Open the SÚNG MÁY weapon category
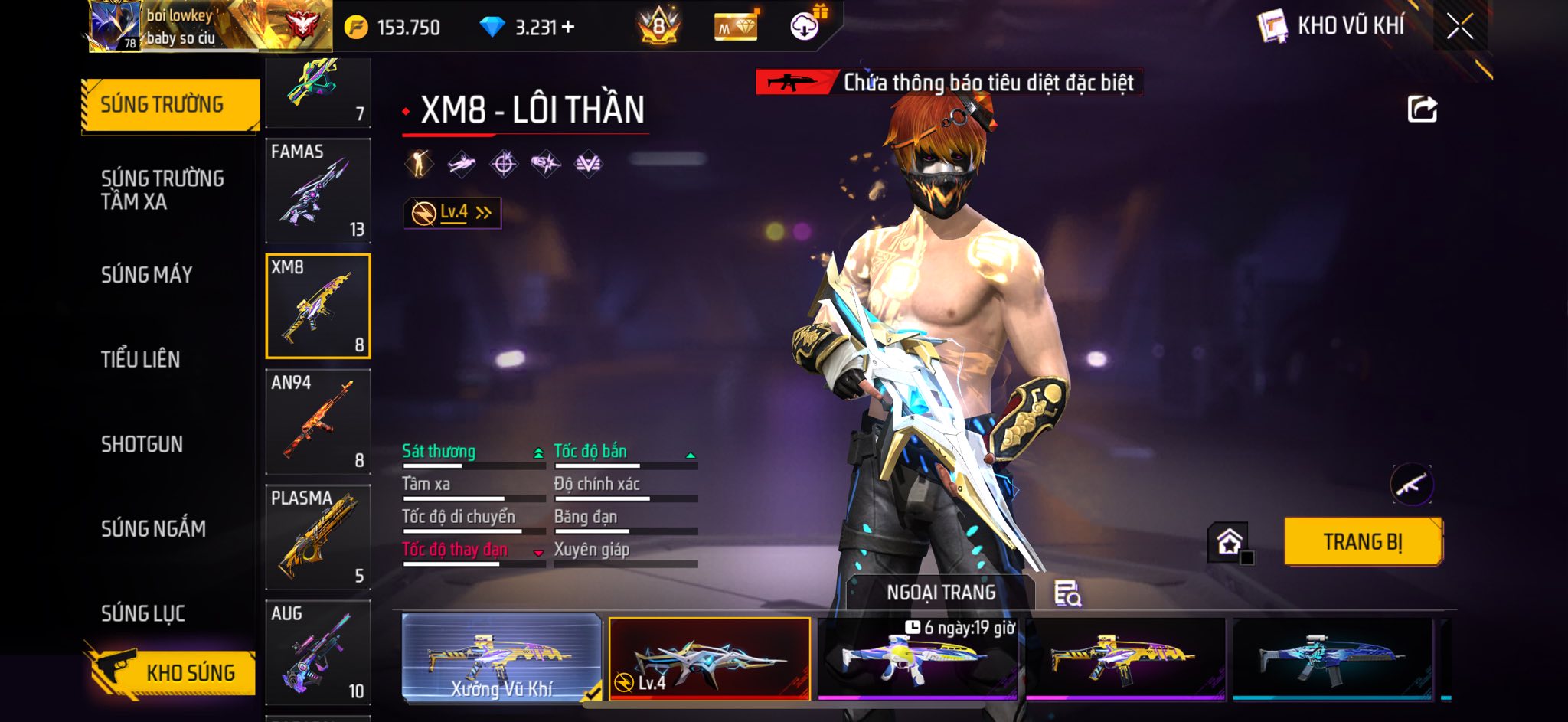The image size is (1568, 722). 147,275
